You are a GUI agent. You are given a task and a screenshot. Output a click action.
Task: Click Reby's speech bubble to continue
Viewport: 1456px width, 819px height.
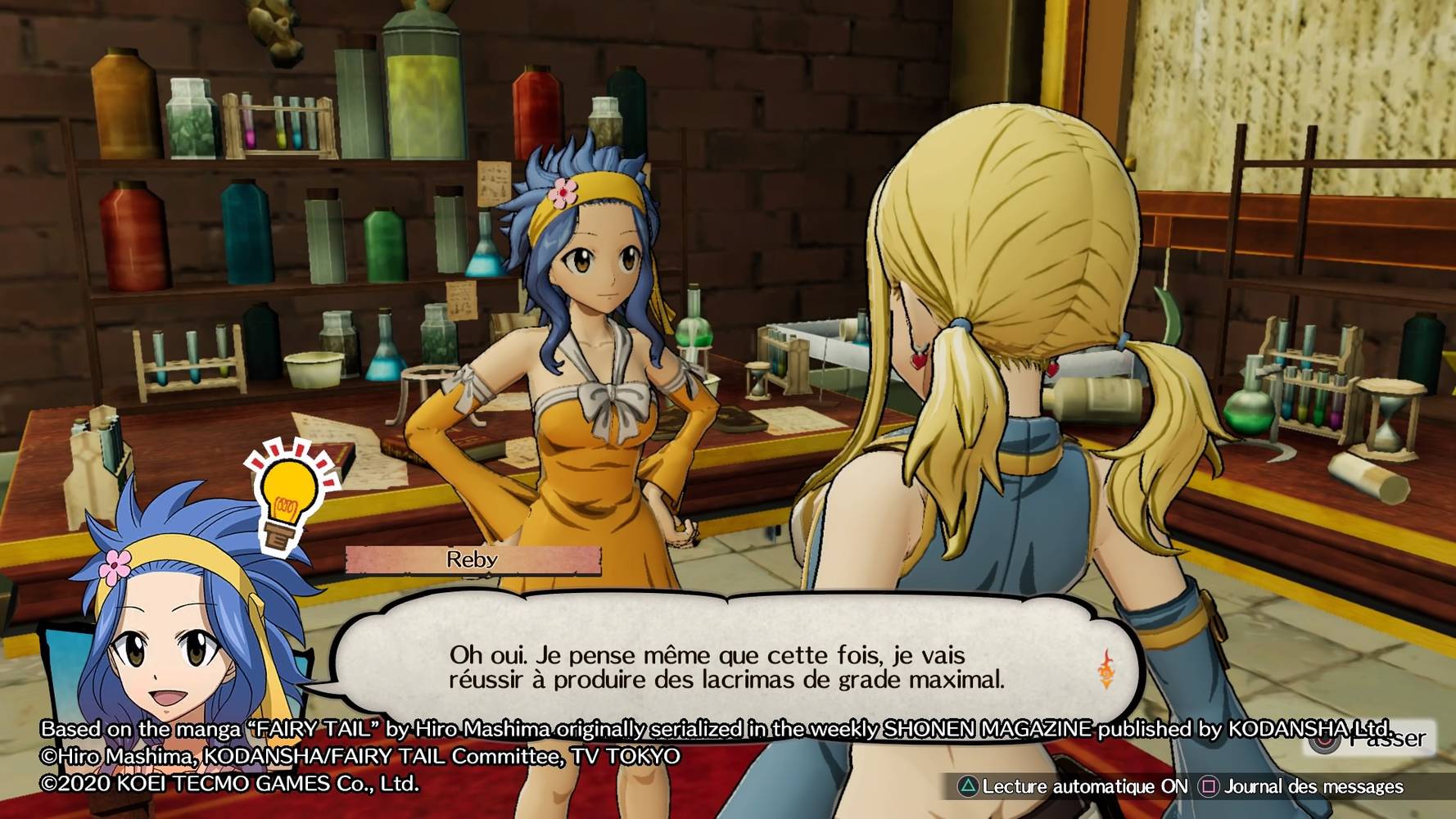[x=726, y=665]
